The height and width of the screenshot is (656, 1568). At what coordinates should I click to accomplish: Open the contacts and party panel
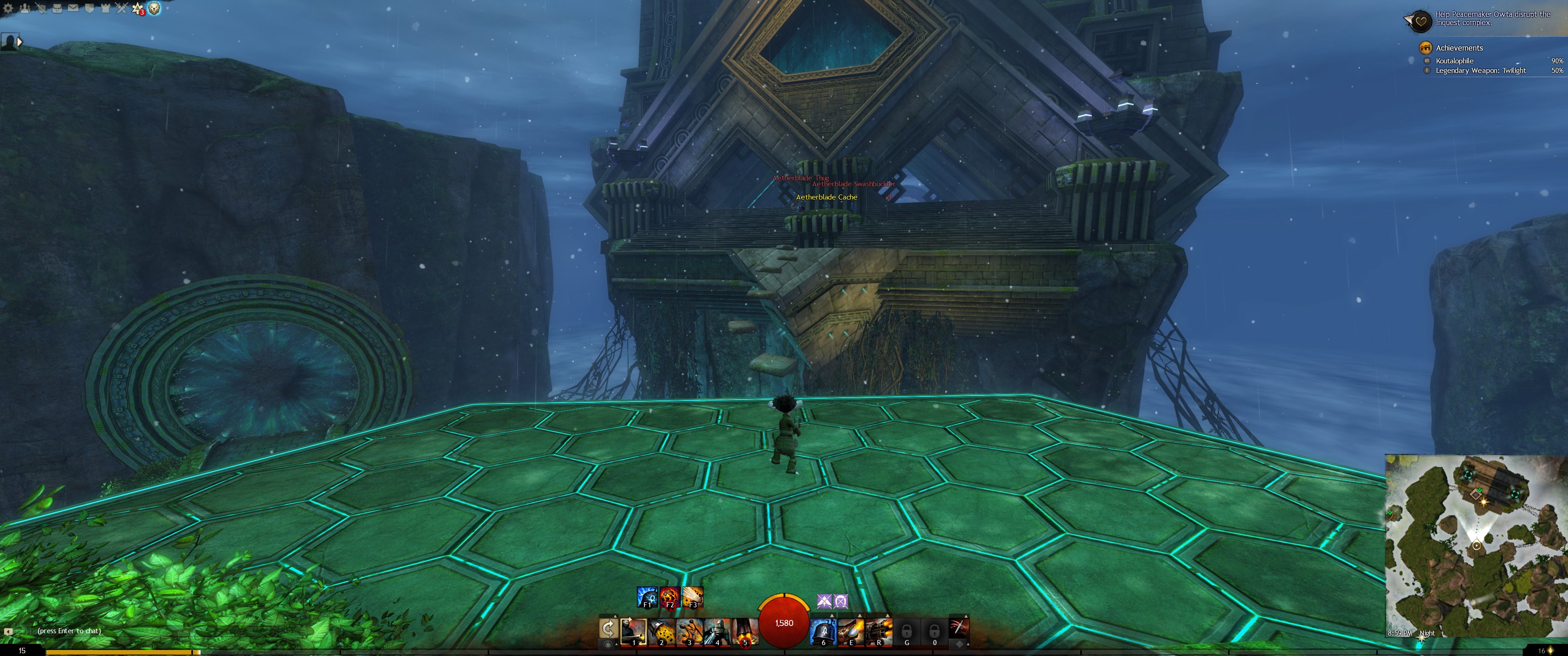click(24, 8)
